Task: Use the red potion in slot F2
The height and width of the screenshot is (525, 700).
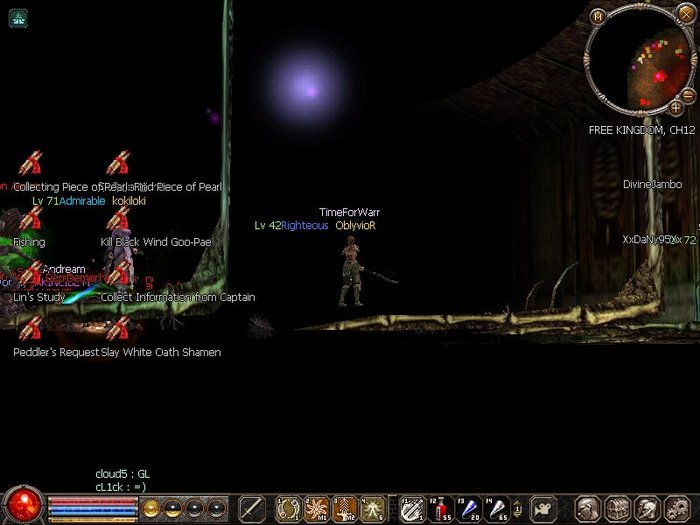Action: tap(441, 509)
